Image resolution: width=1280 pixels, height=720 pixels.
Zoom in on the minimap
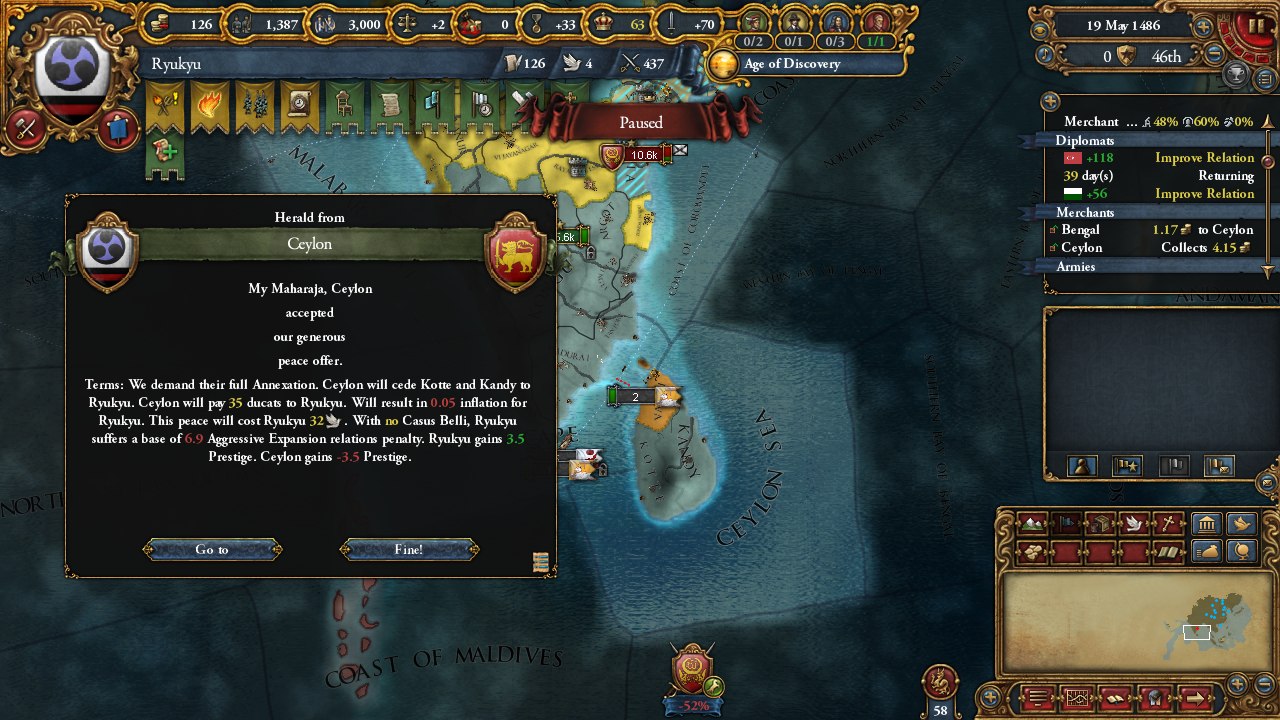(x=1237, y=683)
